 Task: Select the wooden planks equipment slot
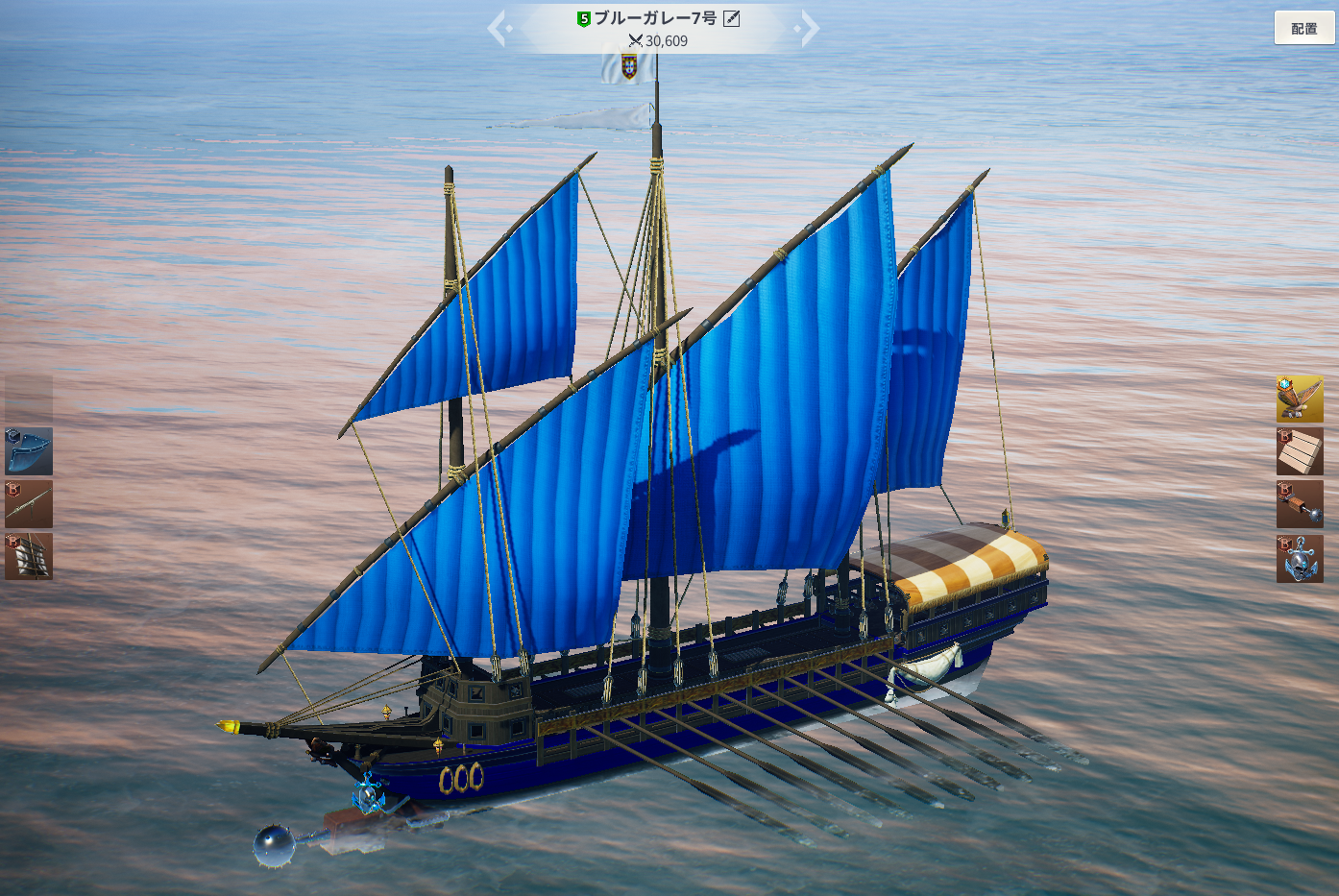(x=1300, y=451)
